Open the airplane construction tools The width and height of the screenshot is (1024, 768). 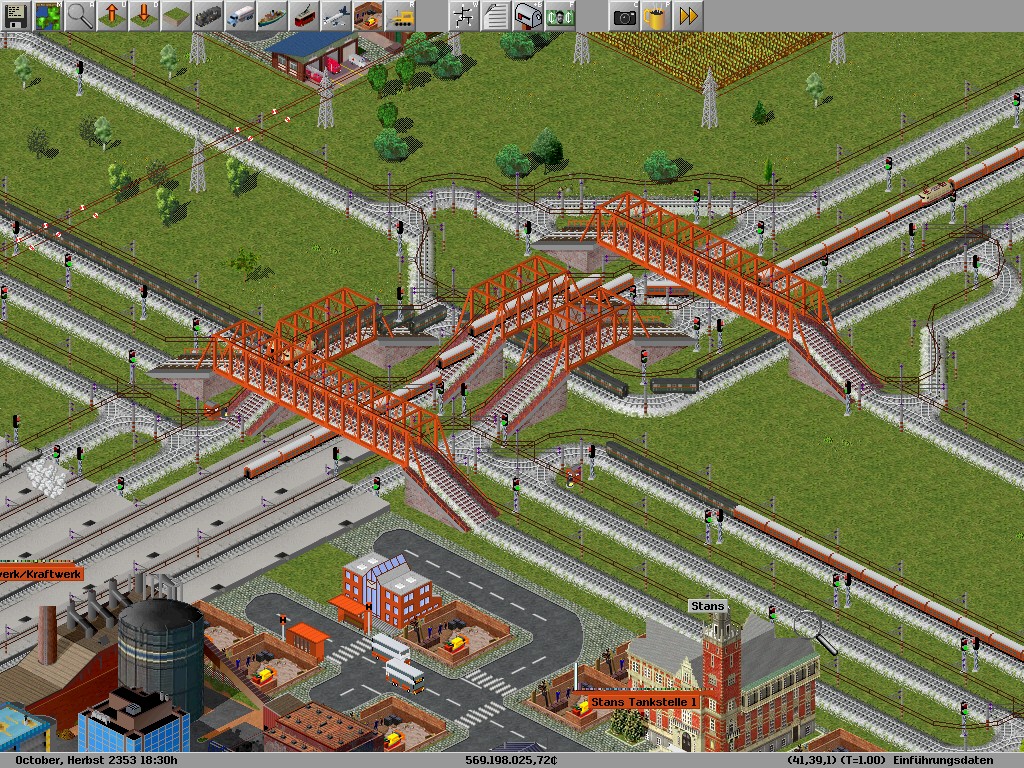[x=336, y=16]
